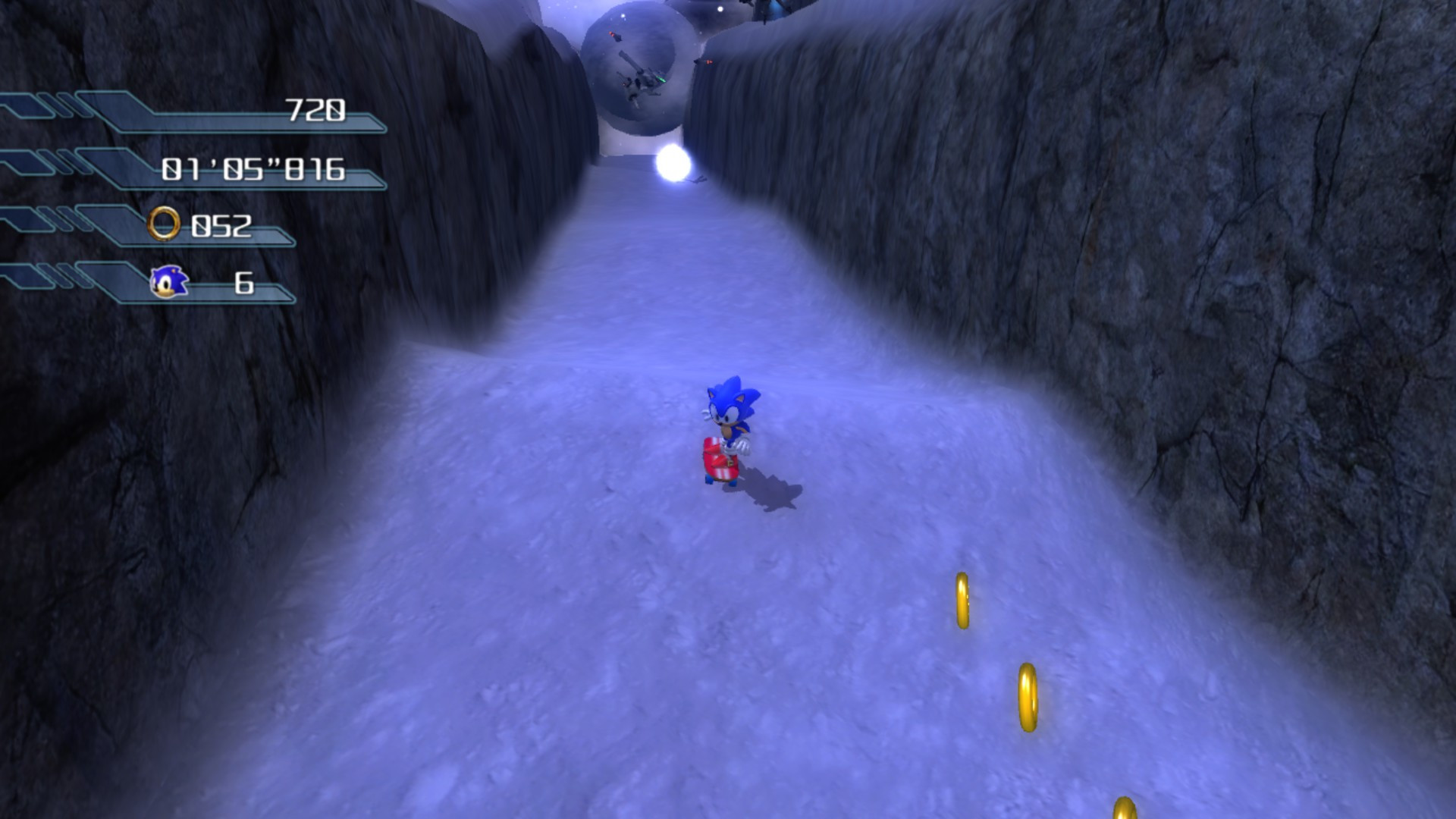Click the score display panel showing 720
The height and width of the screenshot is (819, 1456).
(x=316, y=111)
